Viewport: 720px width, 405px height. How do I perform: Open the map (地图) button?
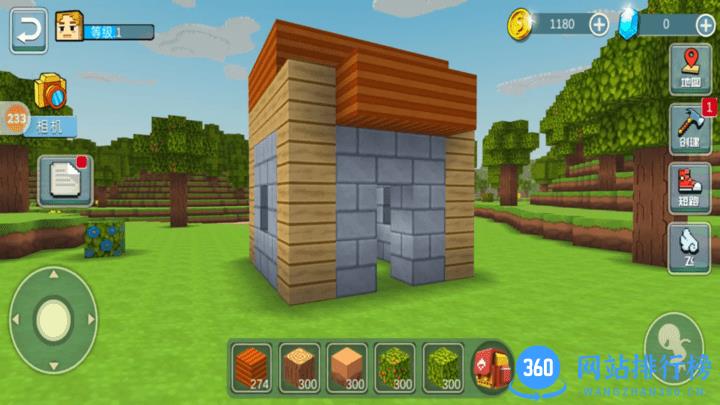pyautogui.click(x=690, y=66)
